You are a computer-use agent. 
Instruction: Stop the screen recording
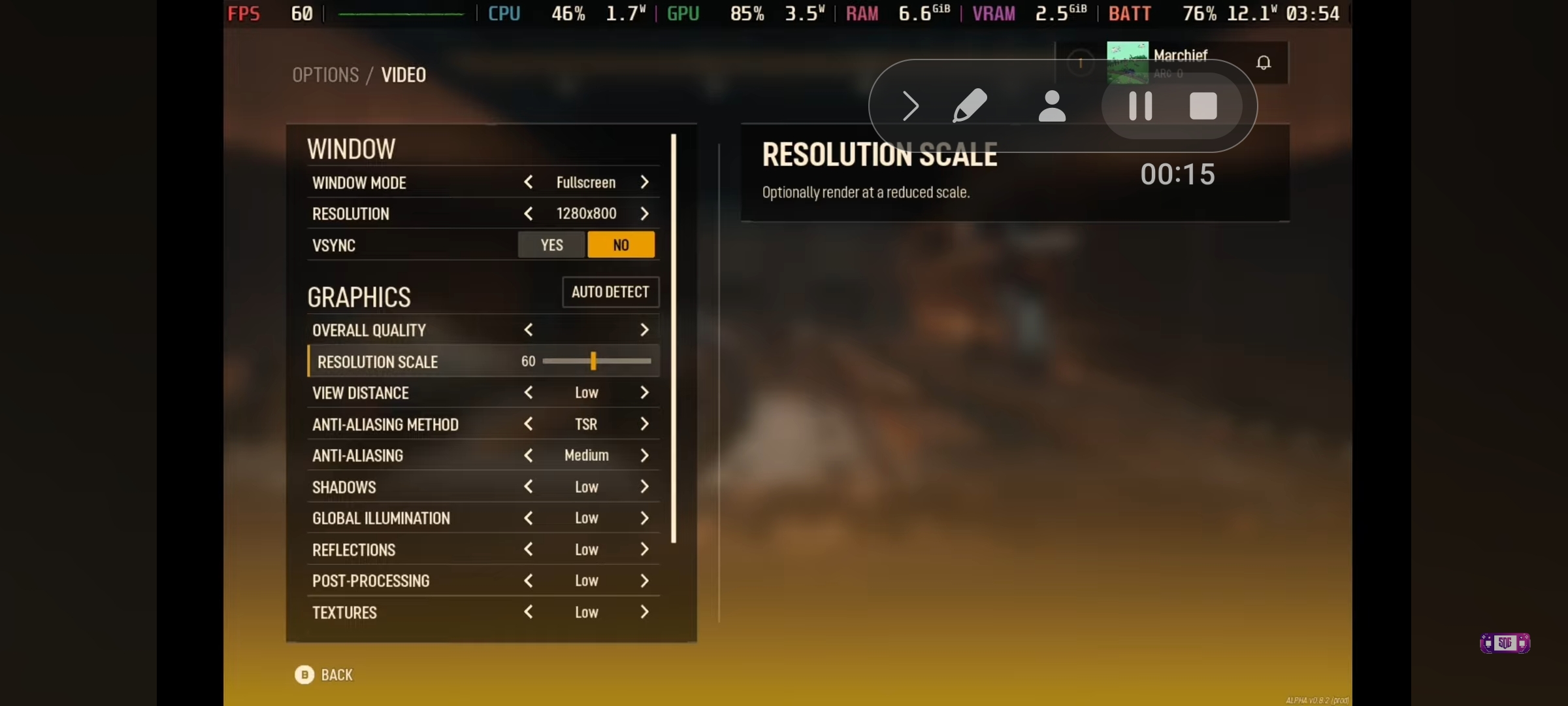pyautogui.click(x=1203, y=106)
